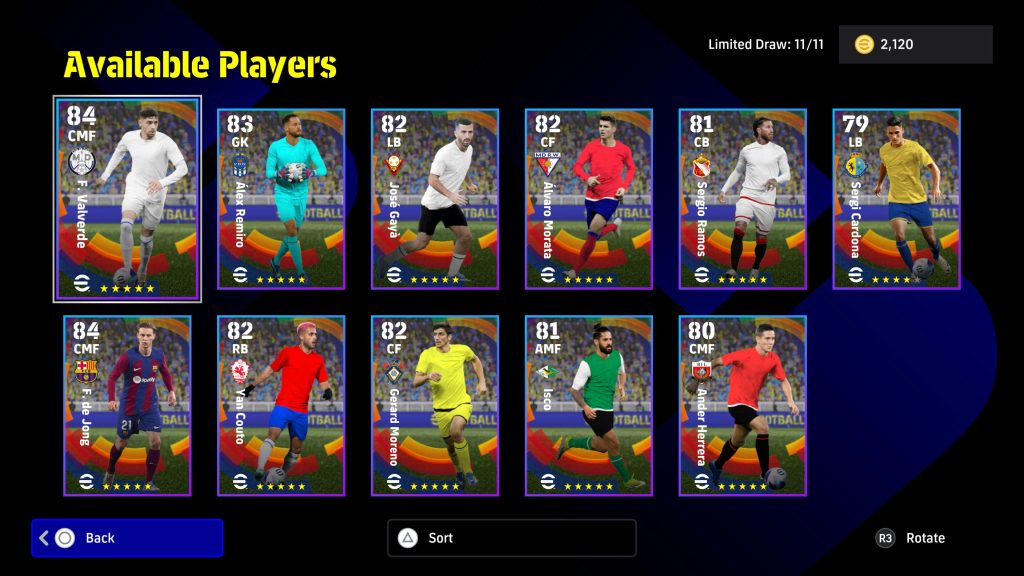
Task: Choose the Isco AMF card
Action: coord(589,405)
